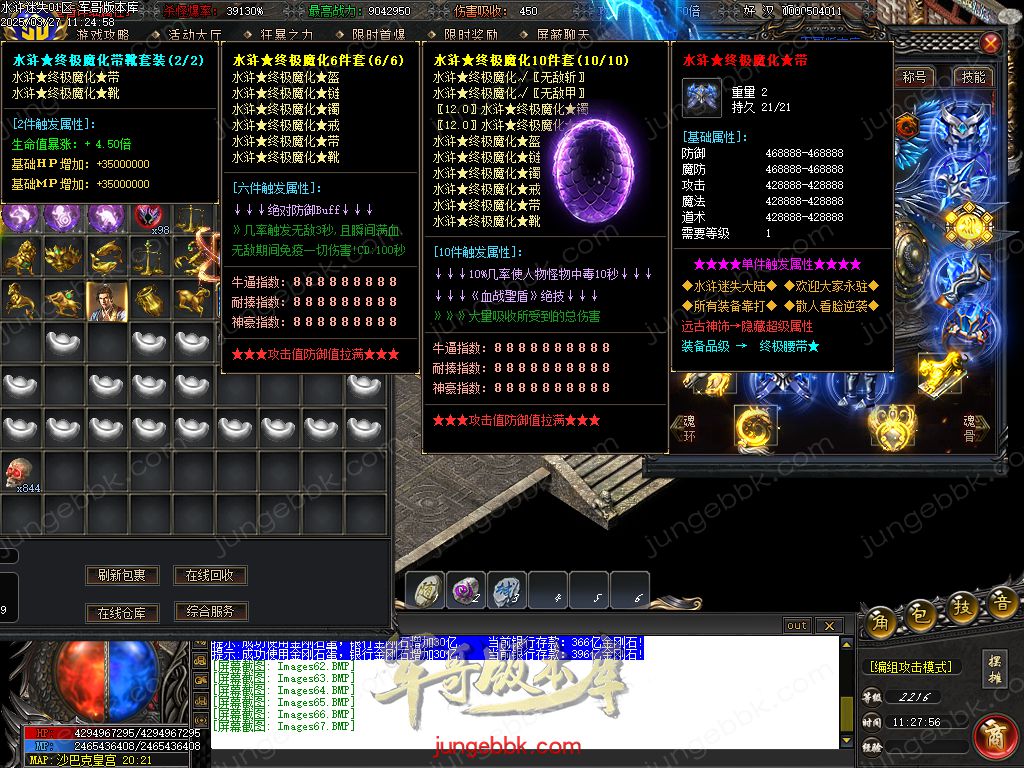1024x768 pixels.
Task: Close the chat log window
Action: (828, 626)
